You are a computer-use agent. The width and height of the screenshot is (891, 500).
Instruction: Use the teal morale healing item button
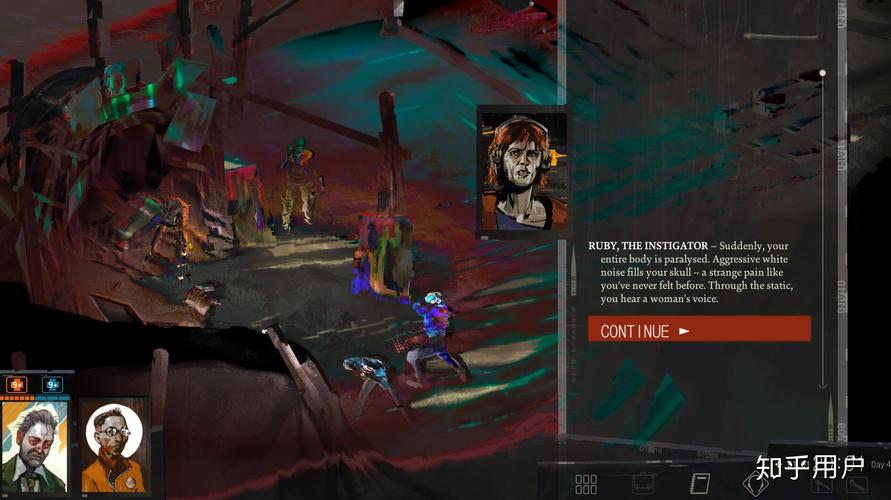point(52,384)
